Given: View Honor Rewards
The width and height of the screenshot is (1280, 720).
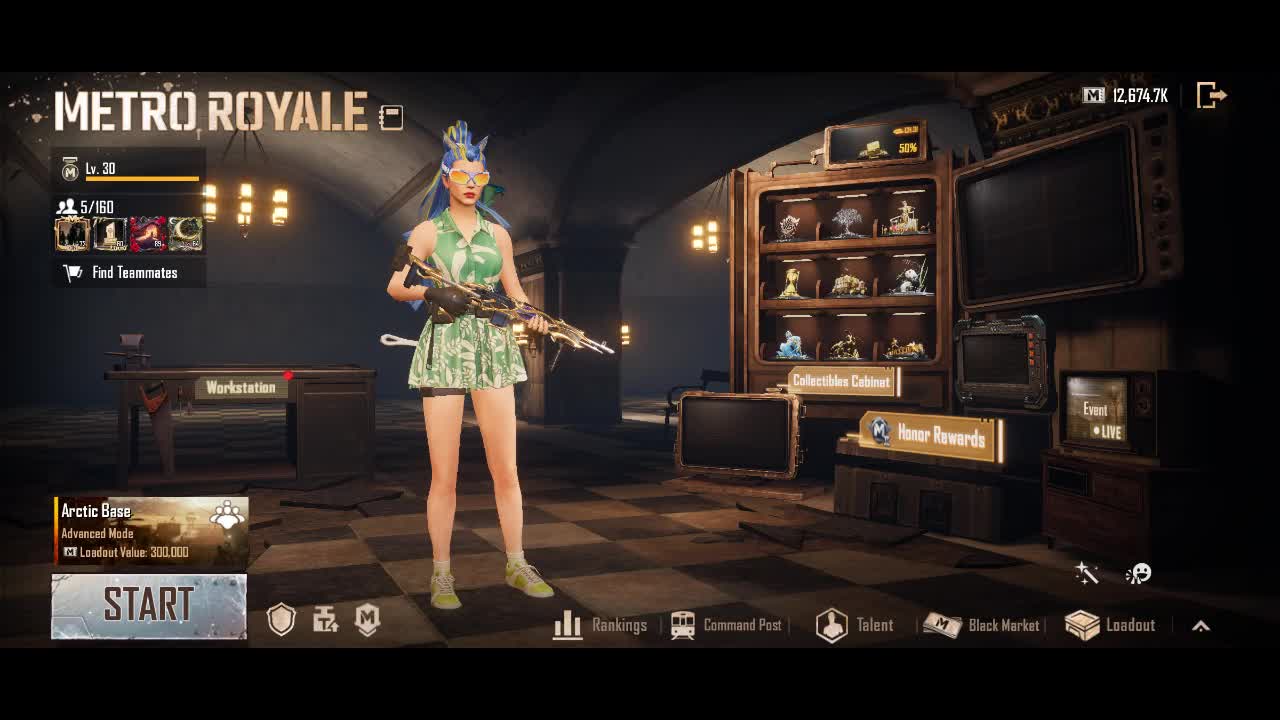Looking at the screenshot, I should (930, 435).
